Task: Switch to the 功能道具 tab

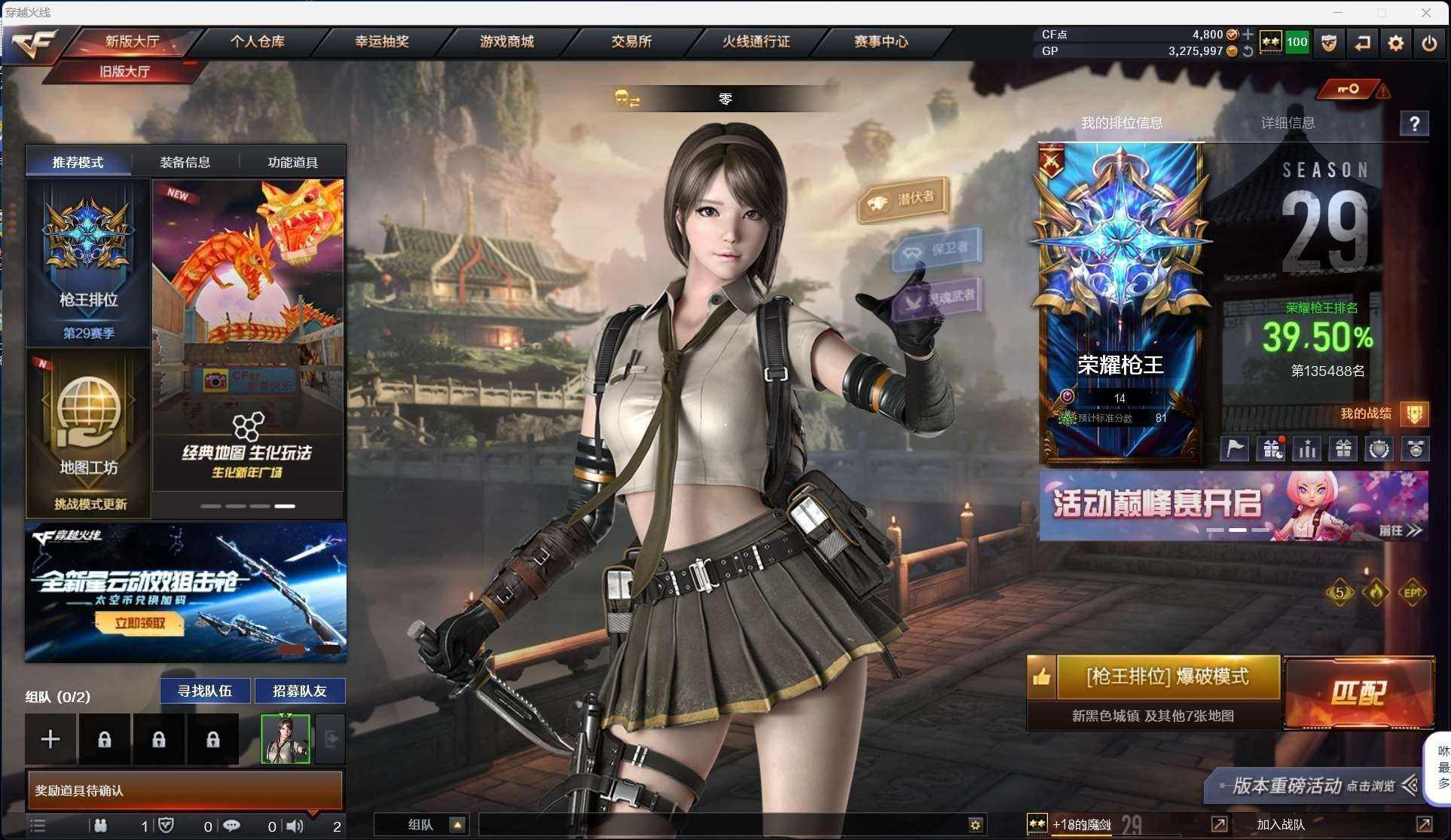Action: (293, 162)
